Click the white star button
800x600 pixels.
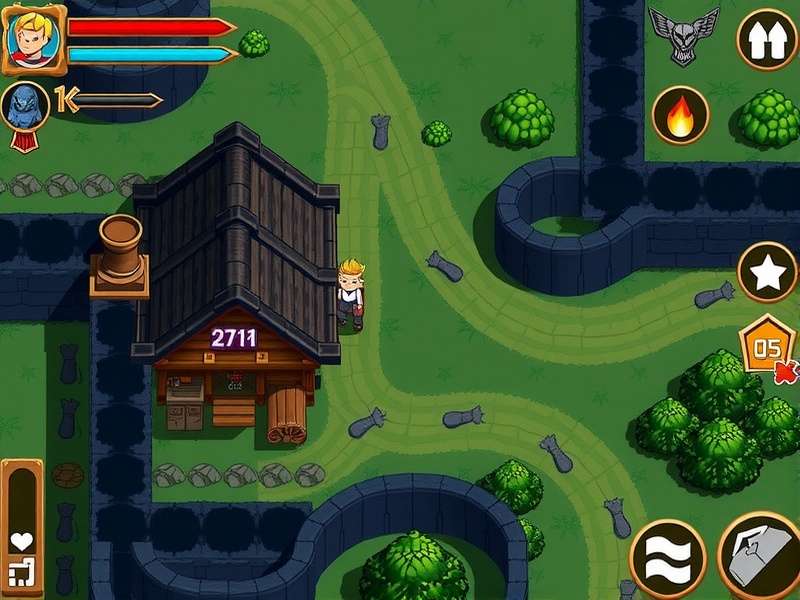[x=767, y=273]
